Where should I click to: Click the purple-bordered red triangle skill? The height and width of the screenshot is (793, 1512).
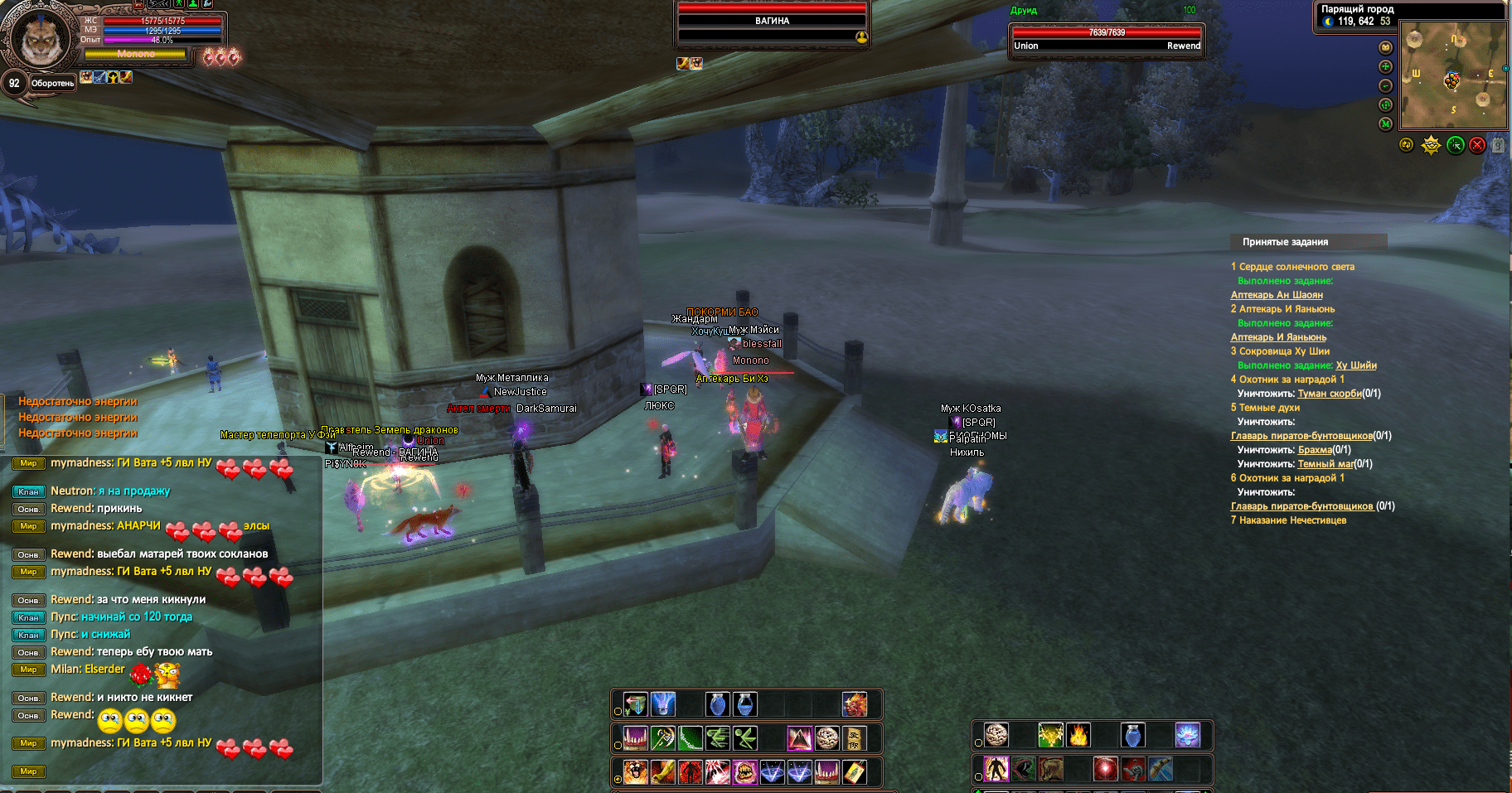pos(799,737)
